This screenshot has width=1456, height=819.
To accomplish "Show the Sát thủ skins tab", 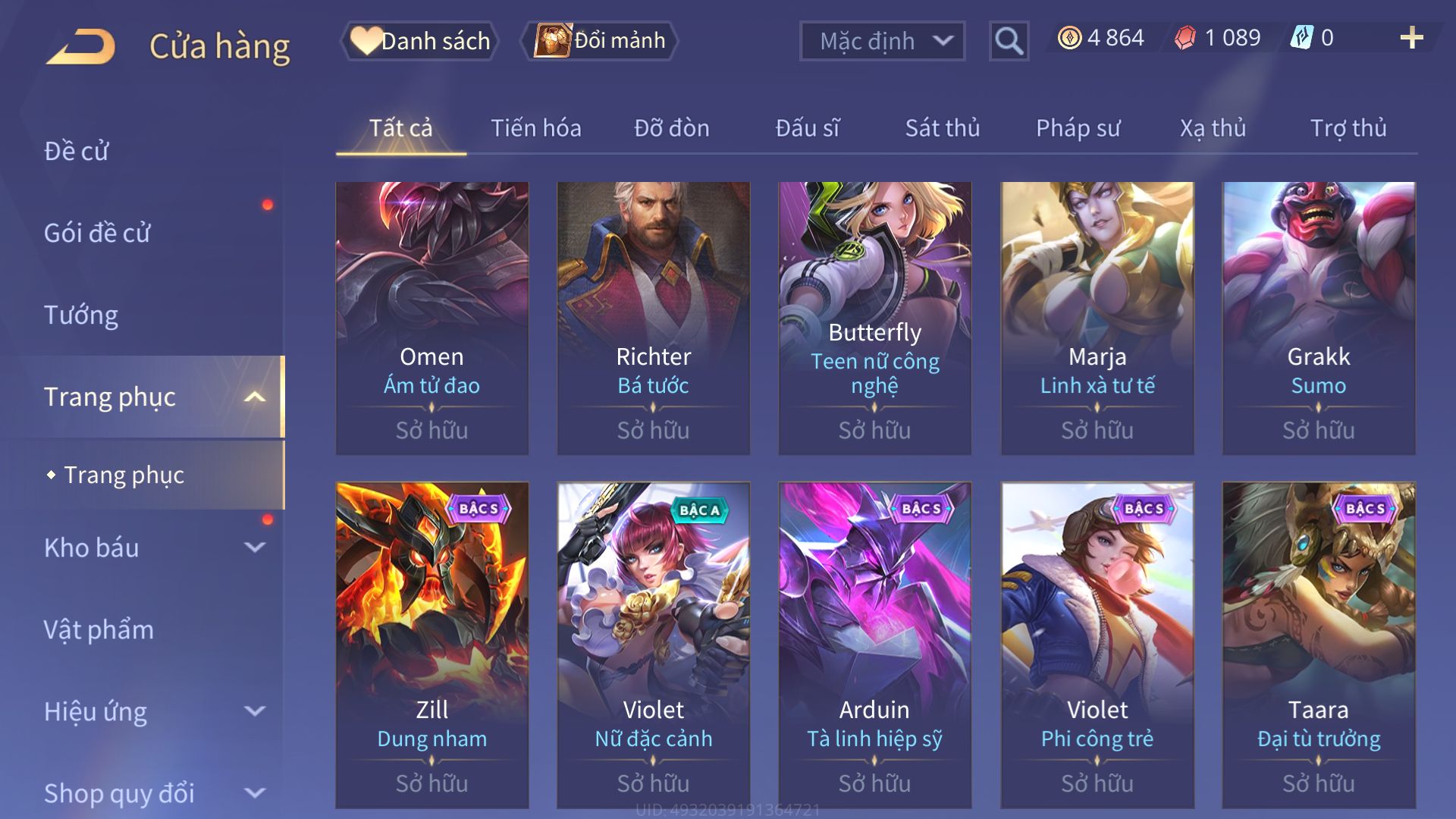I will [942, 128].
